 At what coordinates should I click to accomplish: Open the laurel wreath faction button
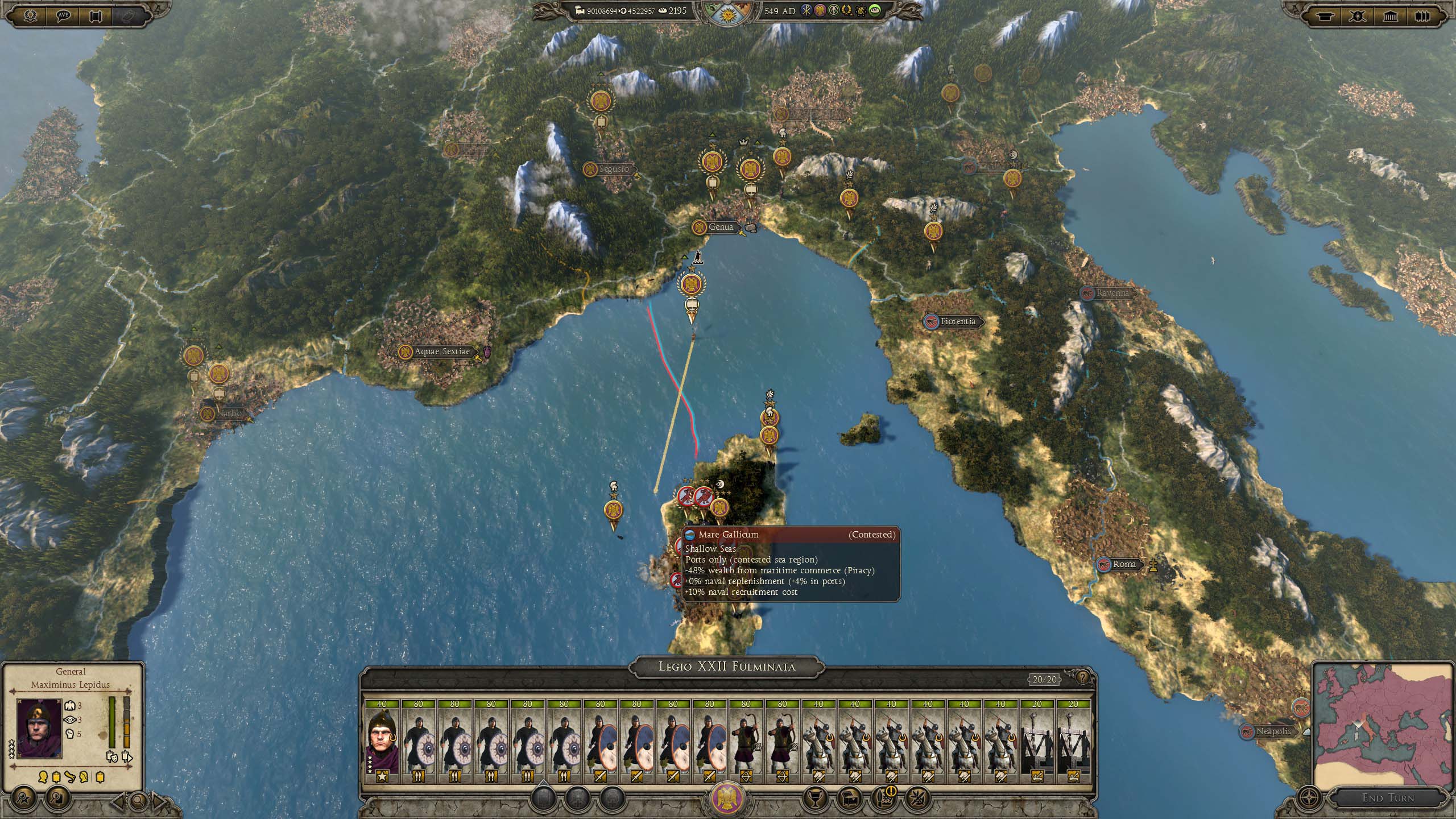pyautogui.click(x=30, y=15)
